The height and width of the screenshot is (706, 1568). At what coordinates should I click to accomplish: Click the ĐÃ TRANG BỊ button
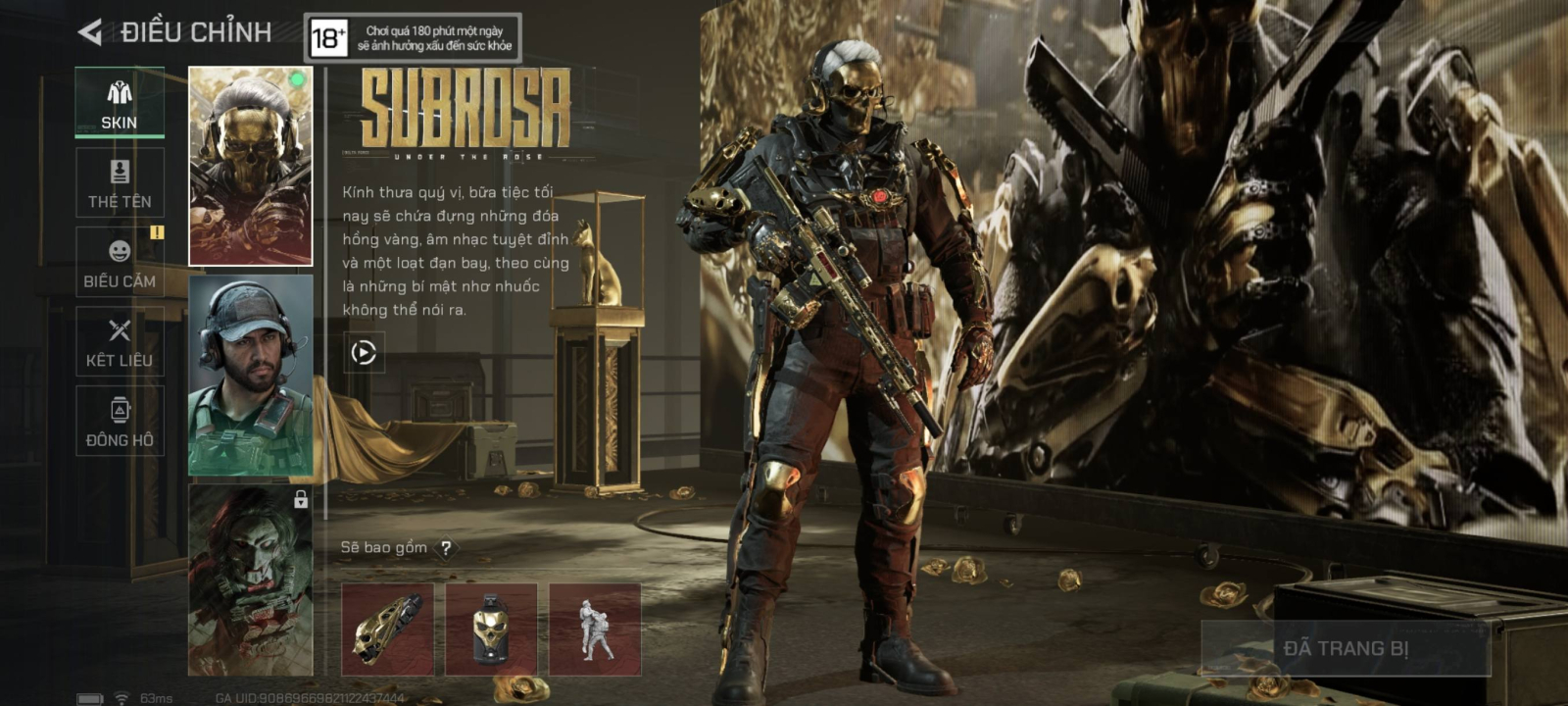click(x=1346, y=648)
